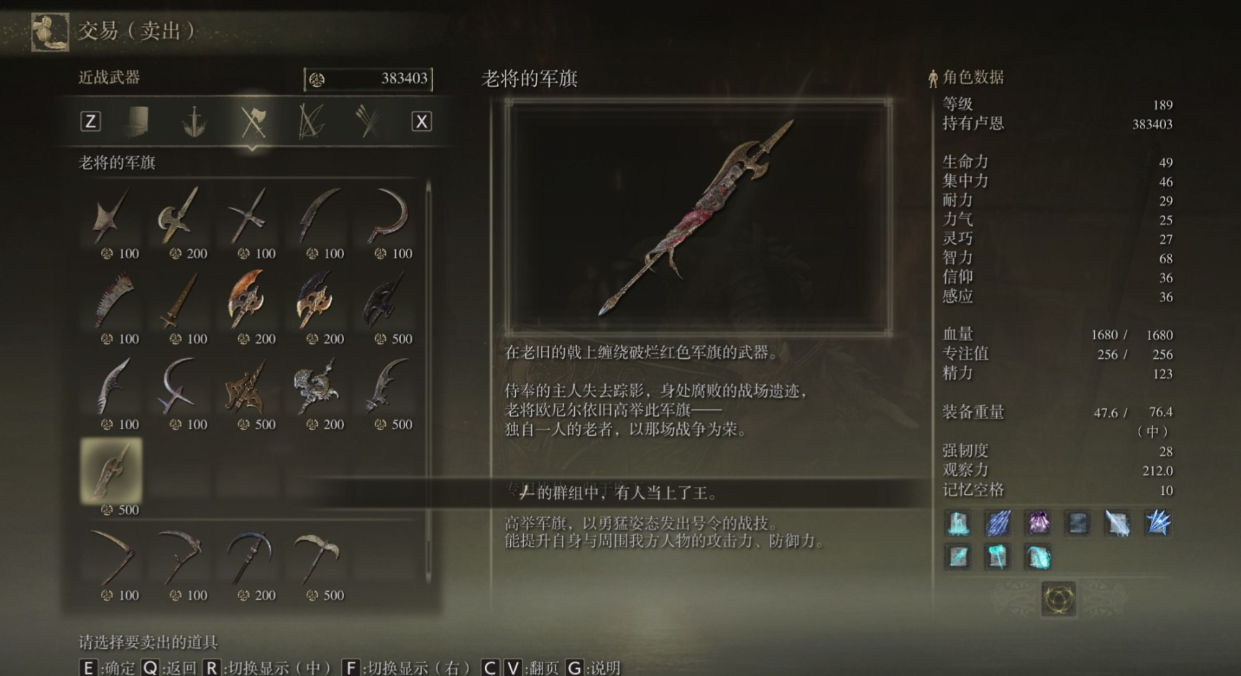Choose the golden halberd priced 200

point(179,215)
